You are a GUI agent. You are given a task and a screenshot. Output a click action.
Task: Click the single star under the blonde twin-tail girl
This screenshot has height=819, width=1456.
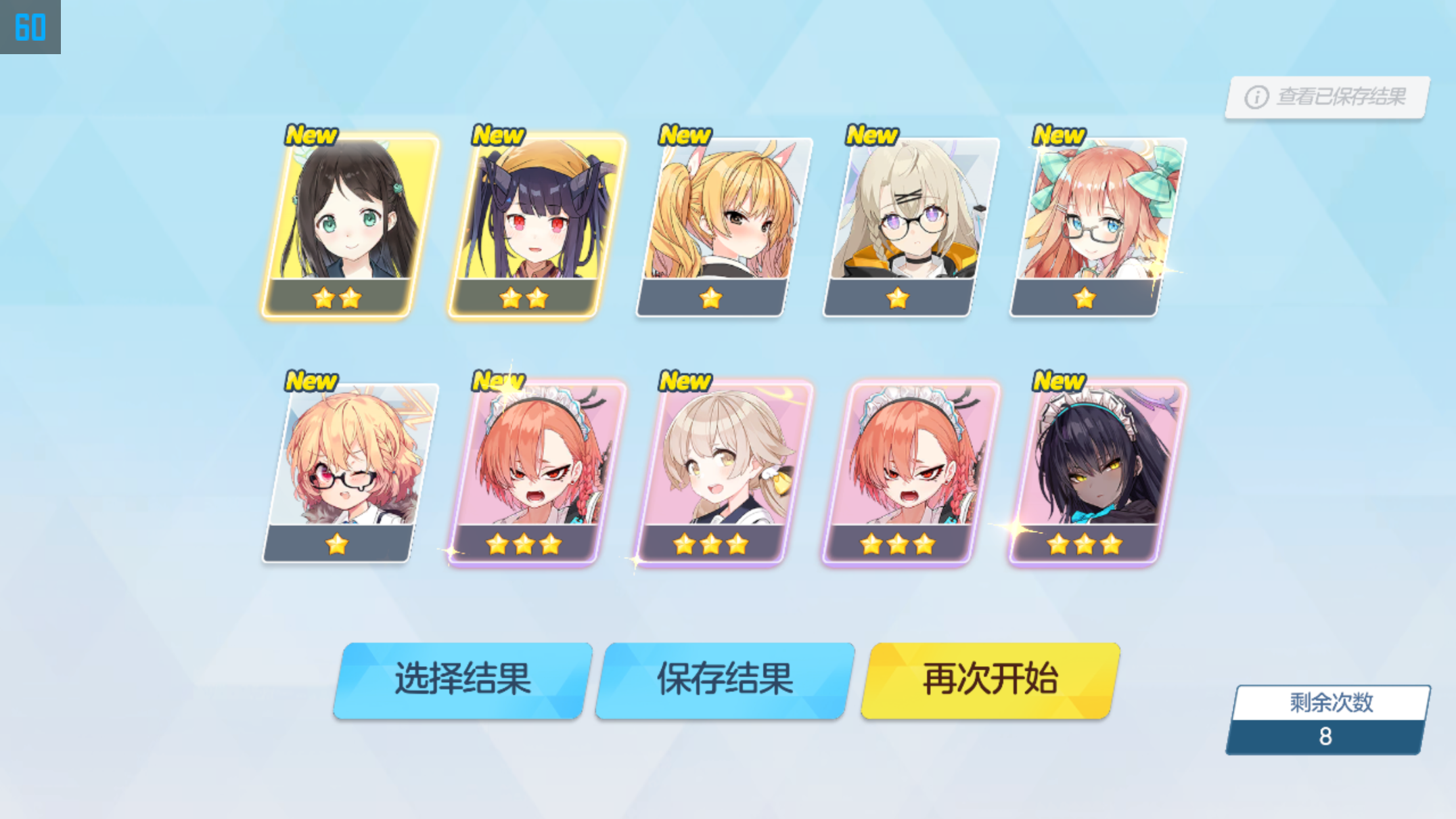tap(710, 298)
